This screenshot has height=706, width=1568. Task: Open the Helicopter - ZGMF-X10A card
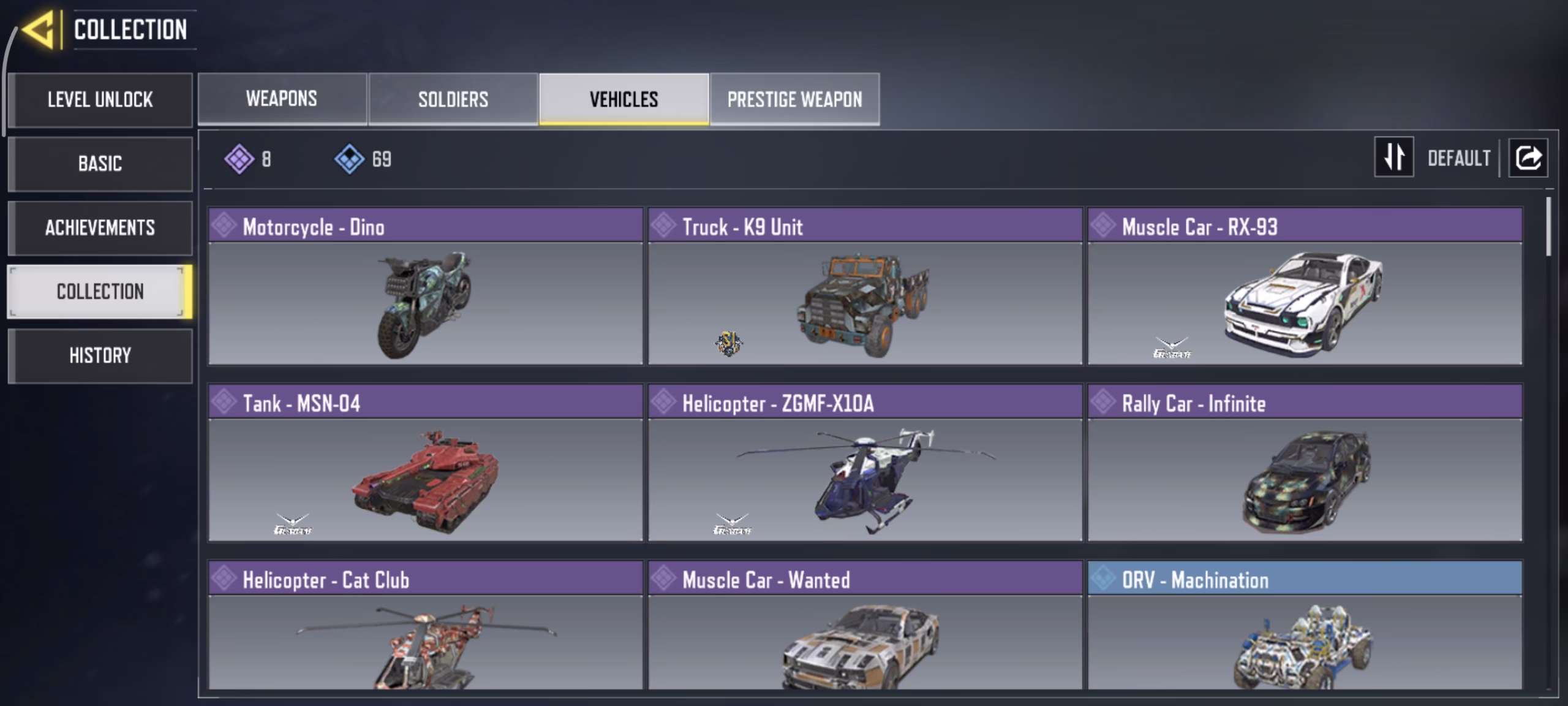tap(865, 463)
